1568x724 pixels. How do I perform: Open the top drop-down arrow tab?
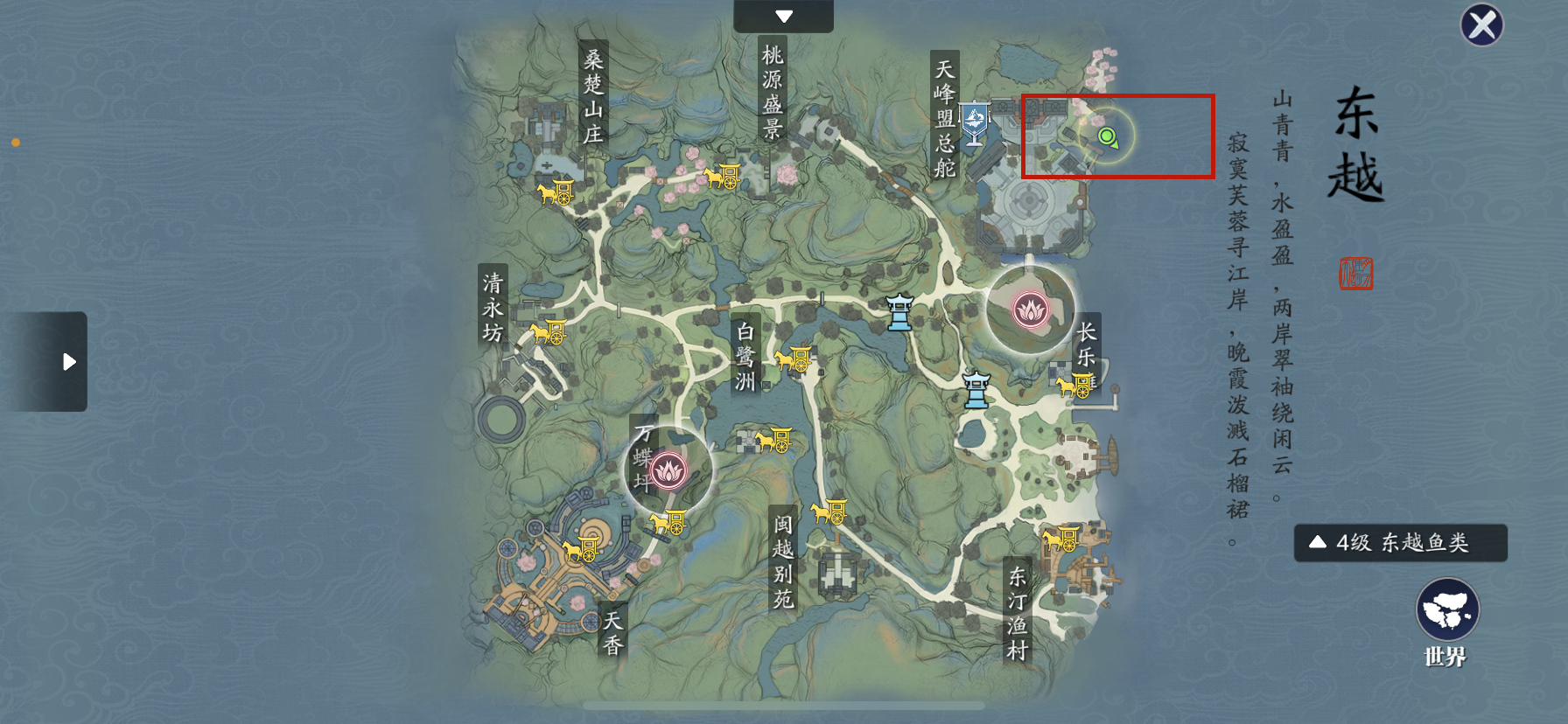click(783, 17)
